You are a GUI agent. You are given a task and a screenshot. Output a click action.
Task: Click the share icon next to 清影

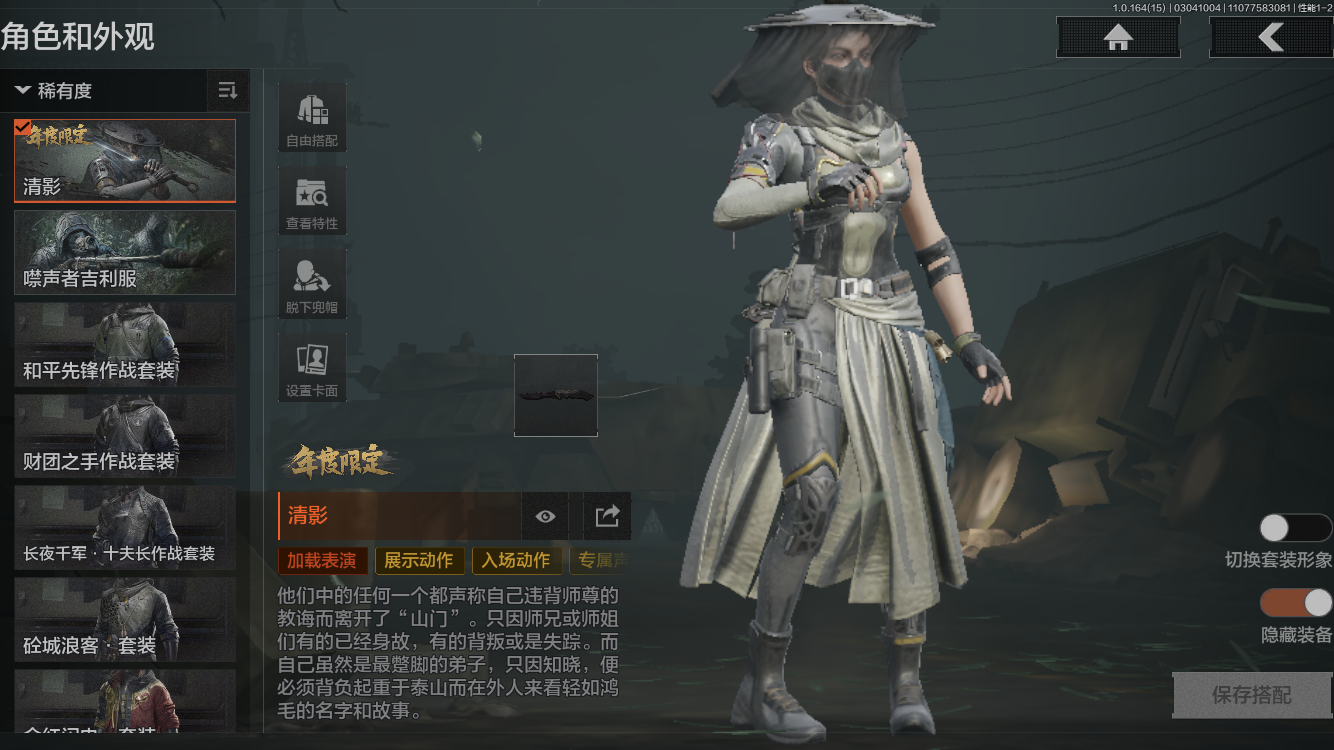604,516
